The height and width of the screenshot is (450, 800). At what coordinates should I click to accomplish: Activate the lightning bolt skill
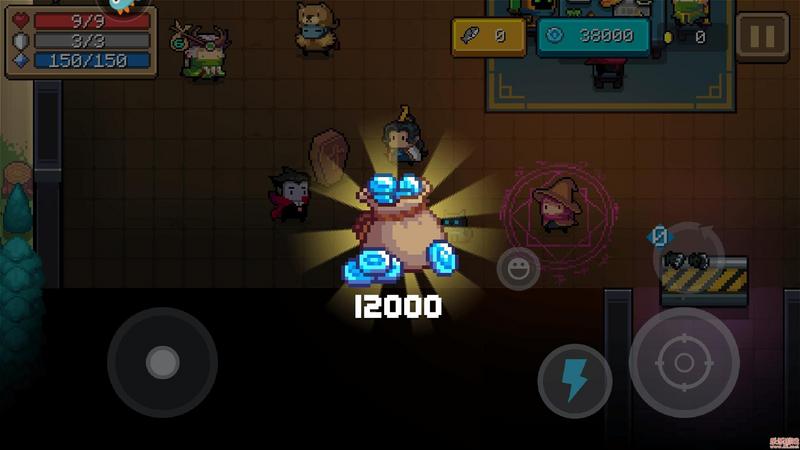tap(574, 381)
